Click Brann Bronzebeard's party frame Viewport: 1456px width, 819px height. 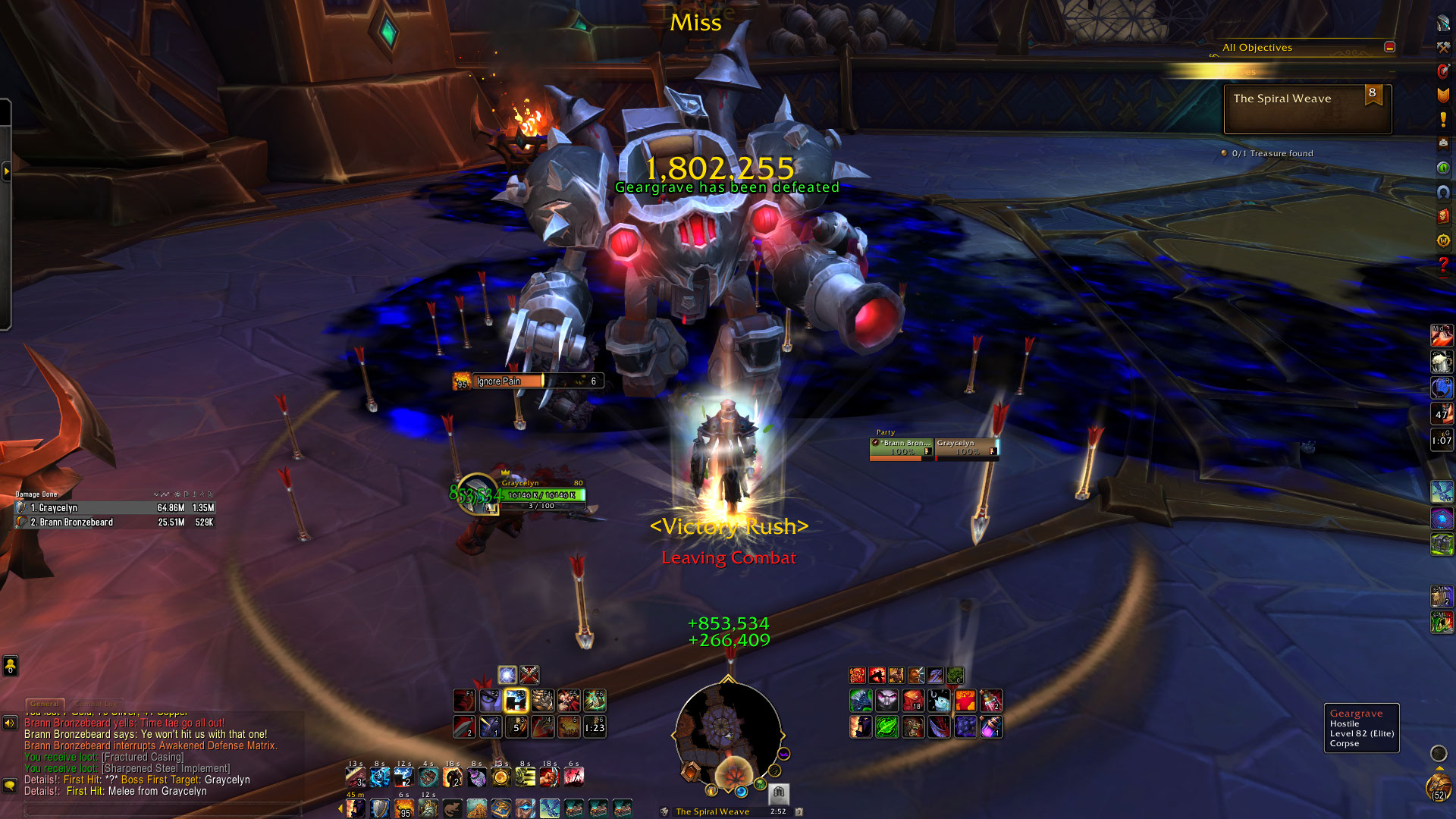(902, 448)
